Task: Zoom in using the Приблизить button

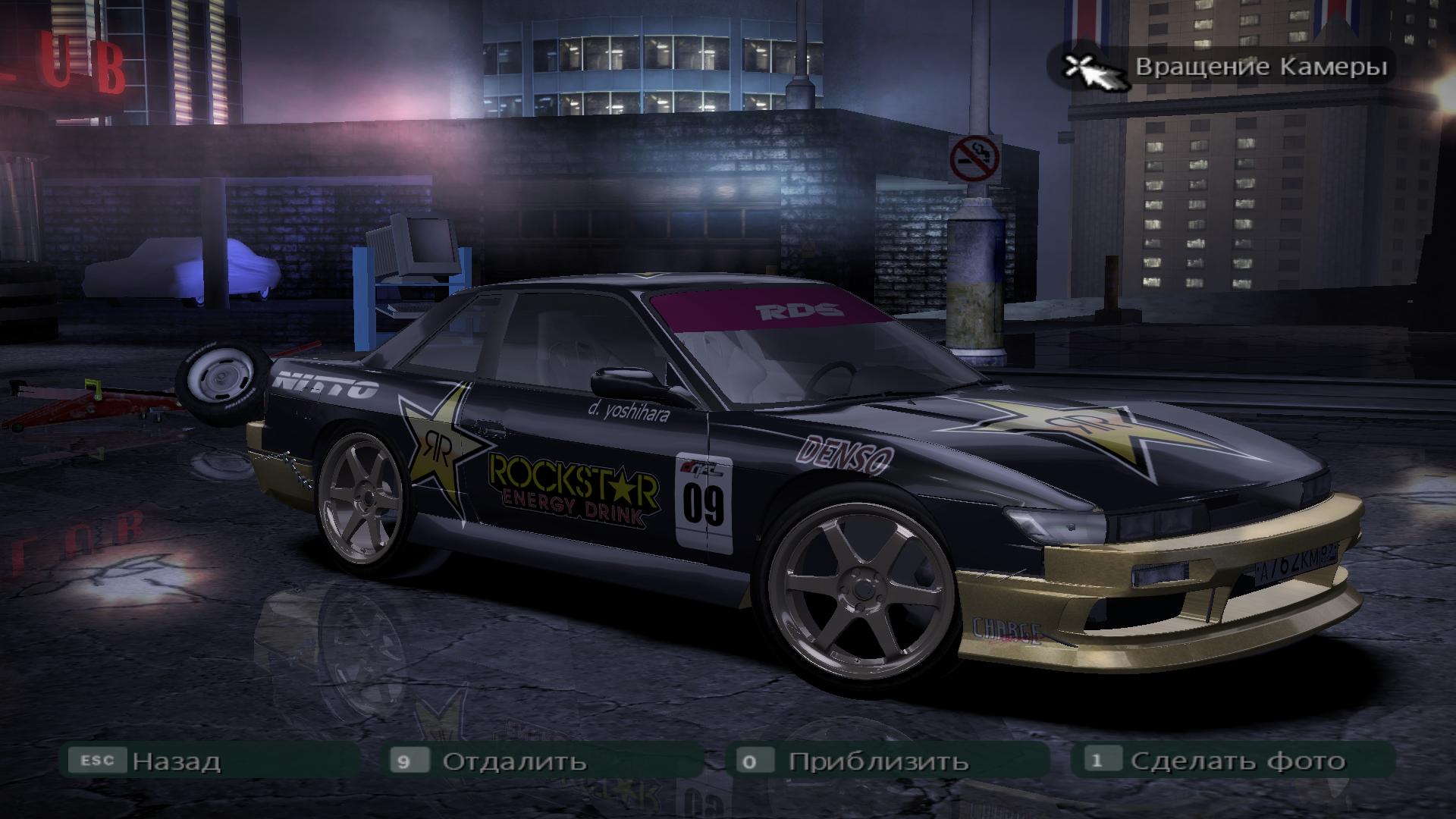Action: point(878,761)
